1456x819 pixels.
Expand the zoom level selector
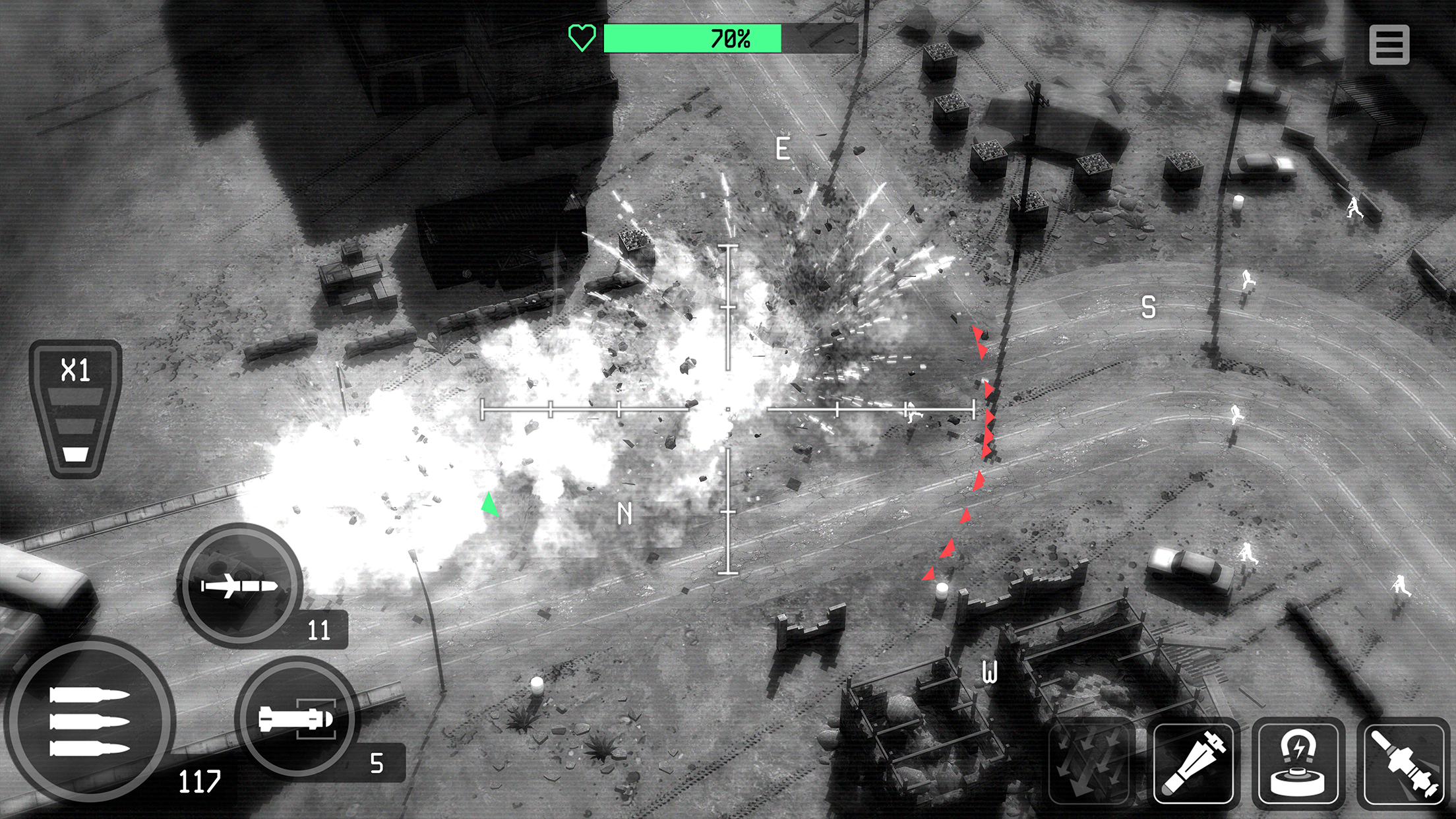[x=75, y=409]
